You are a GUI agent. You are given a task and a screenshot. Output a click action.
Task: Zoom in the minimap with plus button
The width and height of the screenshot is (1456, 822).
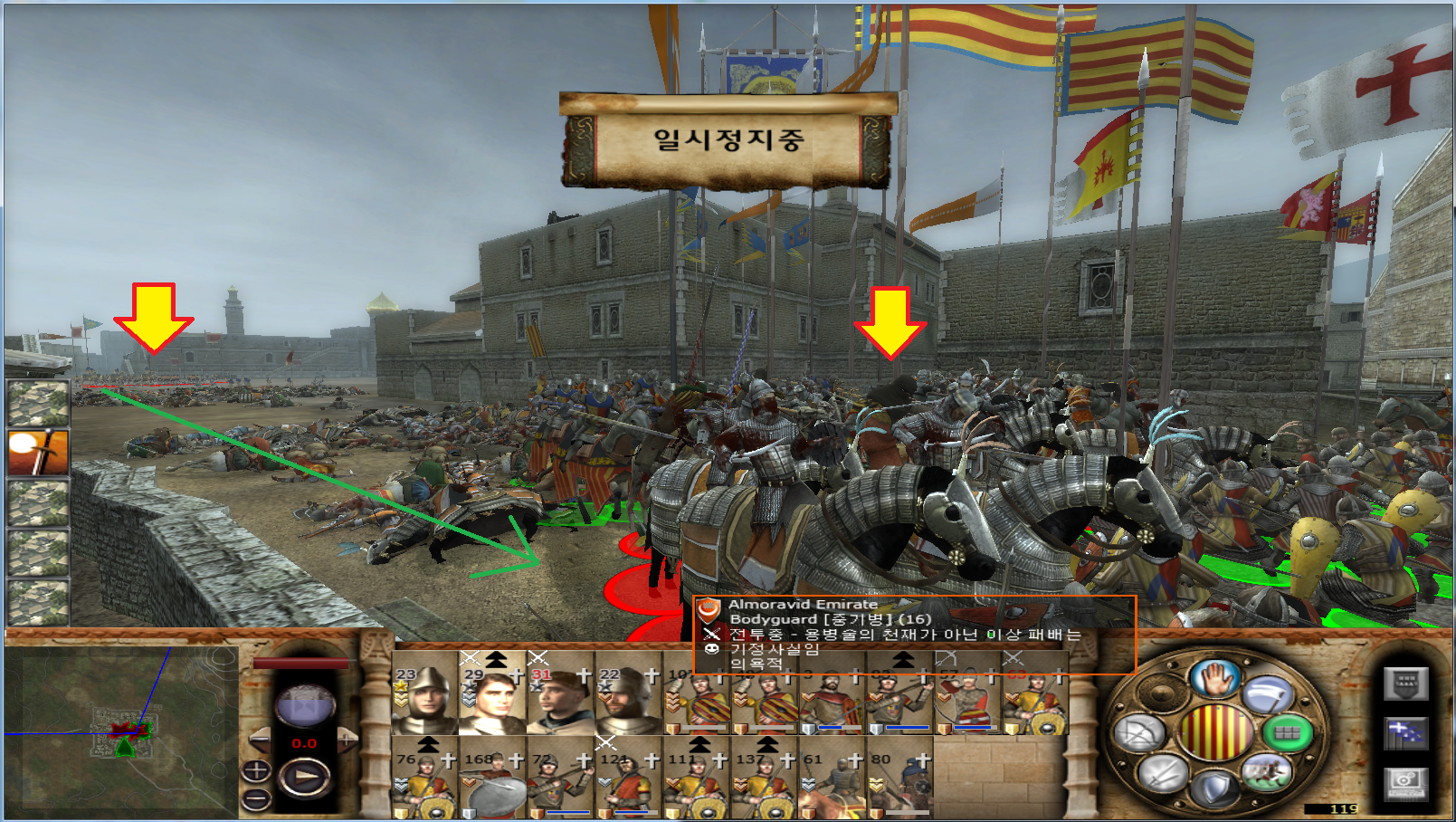click(x=256, y=771)
